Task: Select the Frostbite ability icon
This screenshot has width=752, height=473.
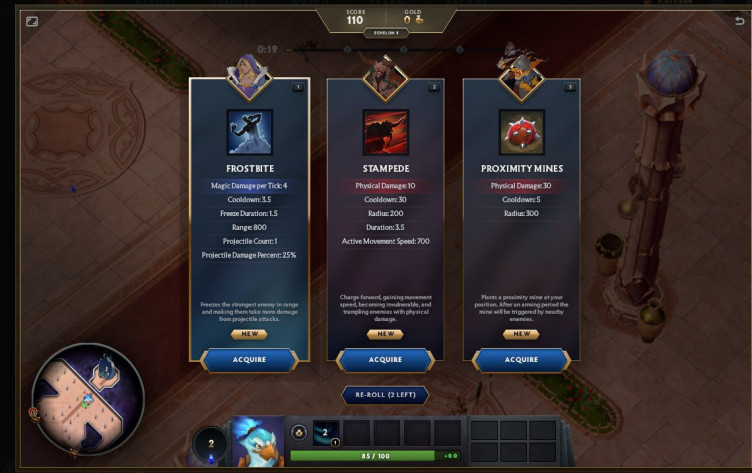Action: pos(249,132)
